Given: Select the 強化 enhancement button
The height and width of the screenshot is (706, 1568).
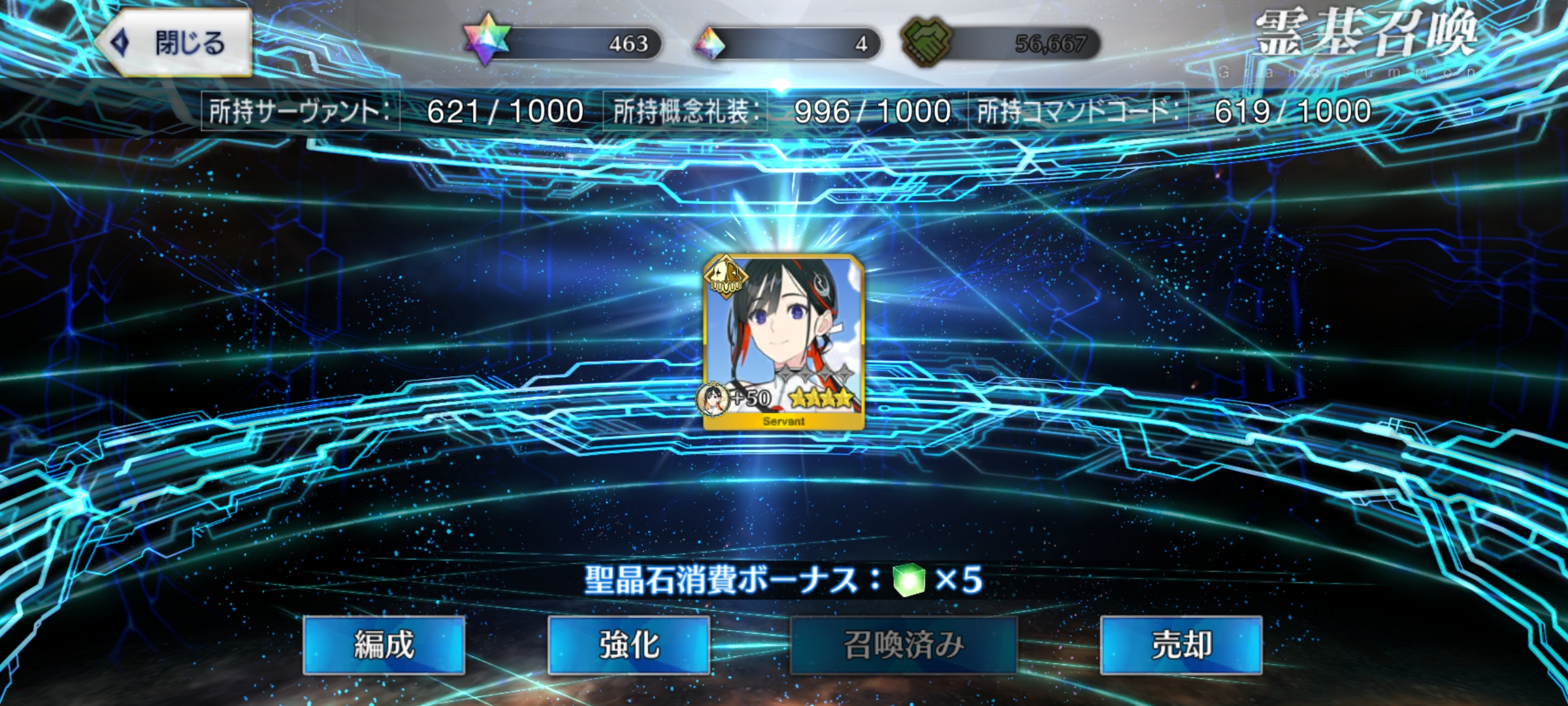Looking at the screenshot, I should (x=629, y=645).
